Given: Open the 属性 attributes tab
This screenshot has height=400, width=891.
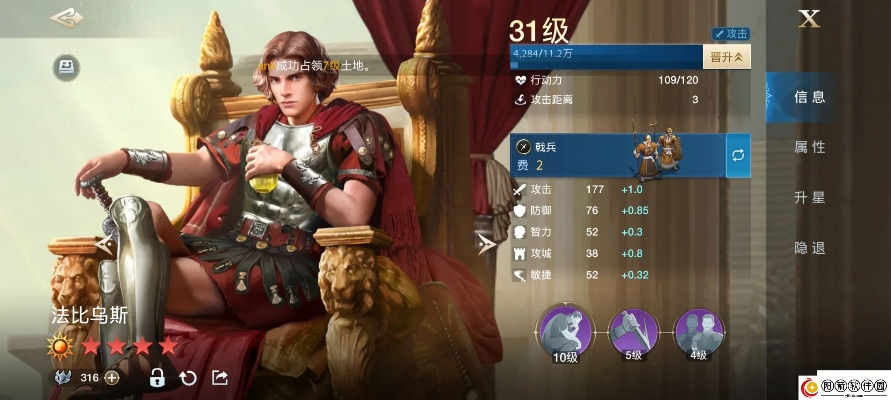Looking at the screenshot, I should coord(809,147).
